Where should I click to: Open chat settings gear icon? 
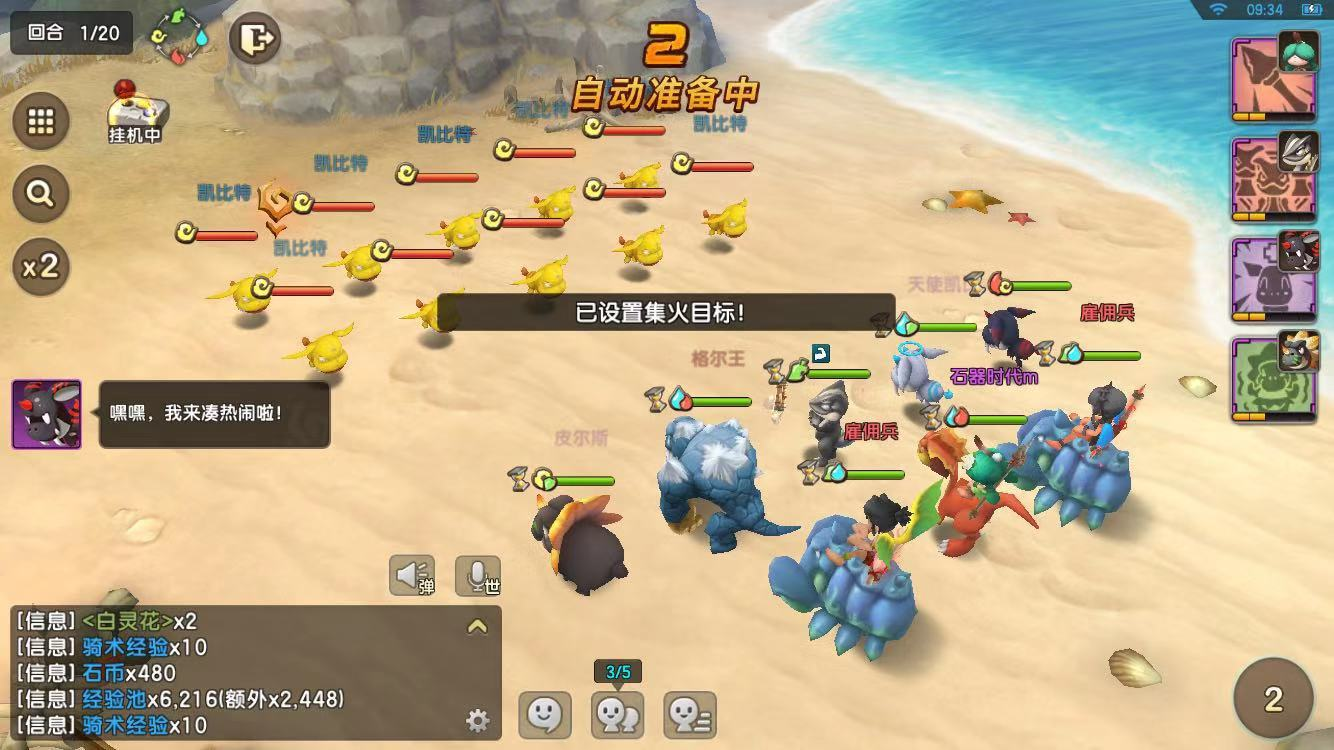tap(478, 720)
